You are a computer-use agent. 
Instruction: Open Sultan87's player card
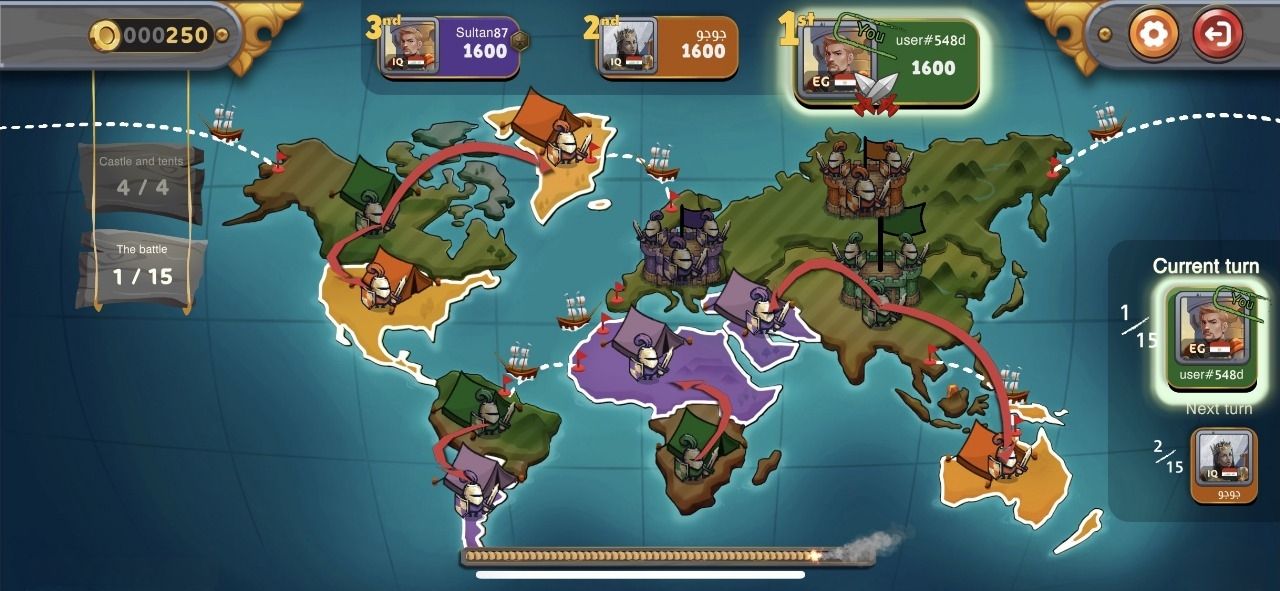coord(450,47)
